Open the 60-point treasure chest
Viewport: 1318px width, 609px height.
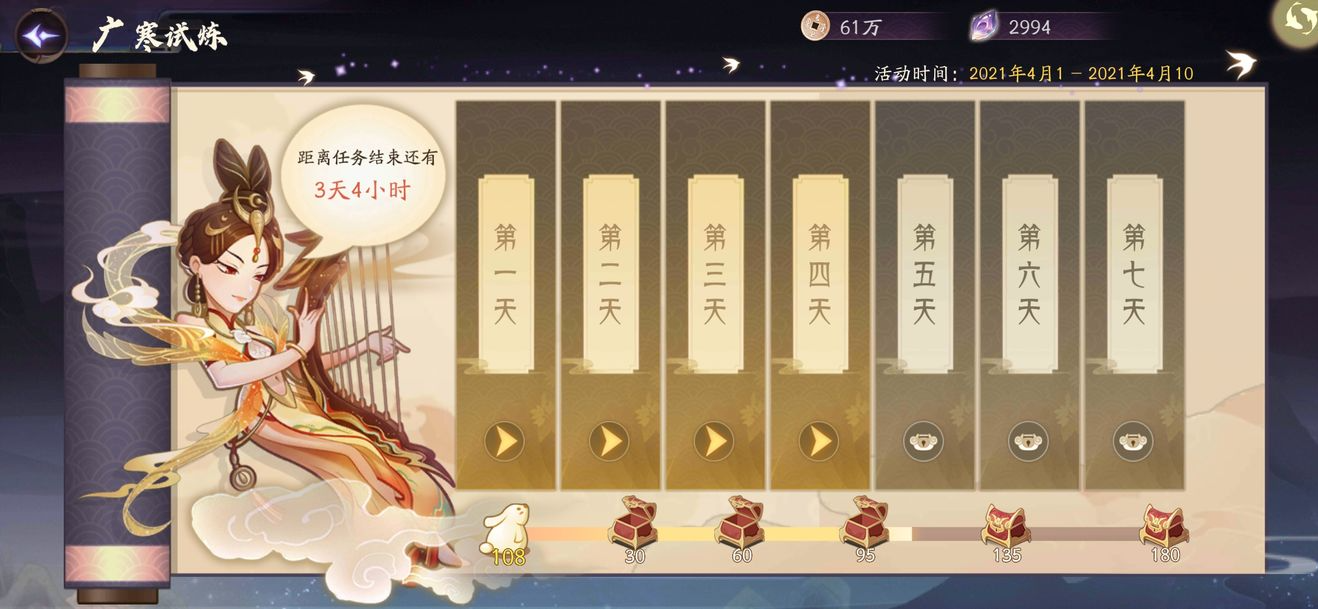click(x=740, y=523)
